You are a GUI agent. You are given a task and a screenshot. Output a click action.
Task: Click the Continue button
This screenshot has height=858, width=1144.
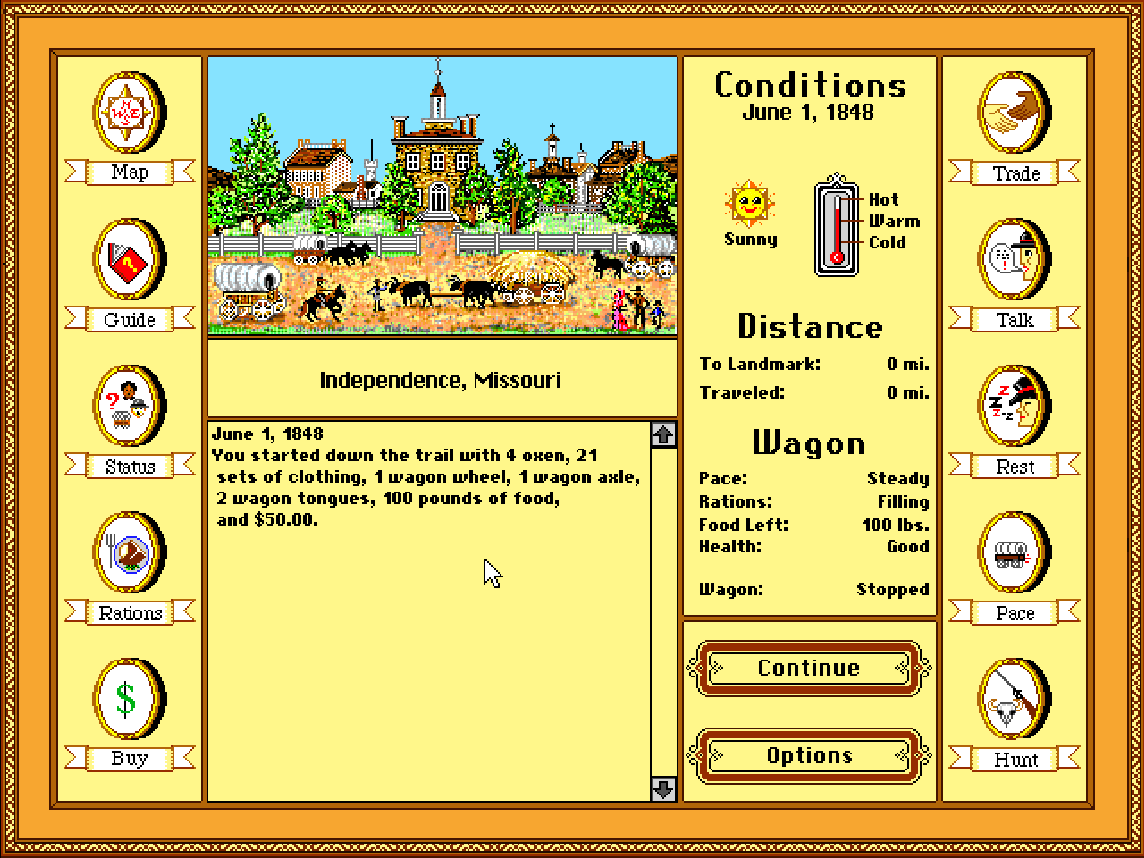pyautogui.click(x=808, y=668)
